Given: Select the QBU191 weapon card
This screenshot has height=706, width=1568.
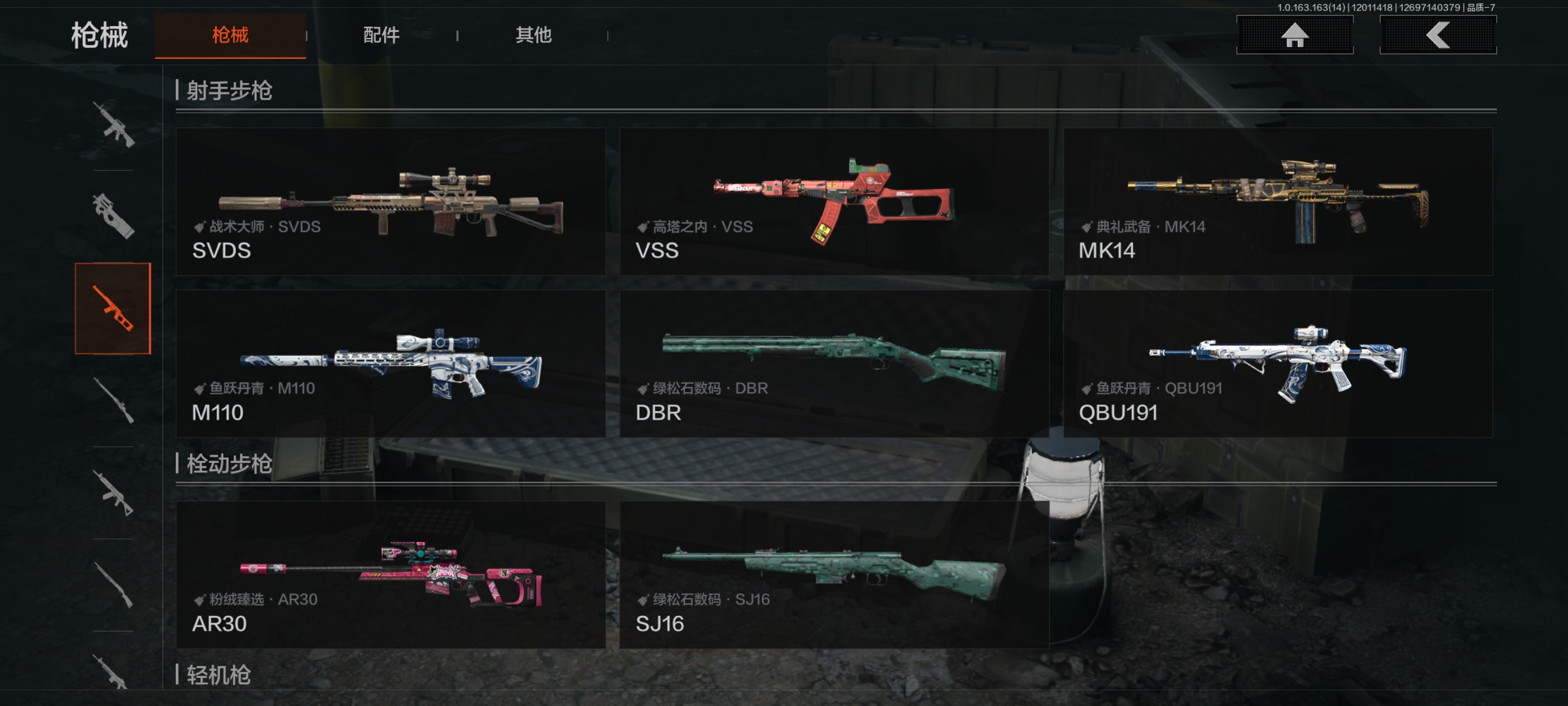Looking at the screenshot, I should (x=1277, y=364).
